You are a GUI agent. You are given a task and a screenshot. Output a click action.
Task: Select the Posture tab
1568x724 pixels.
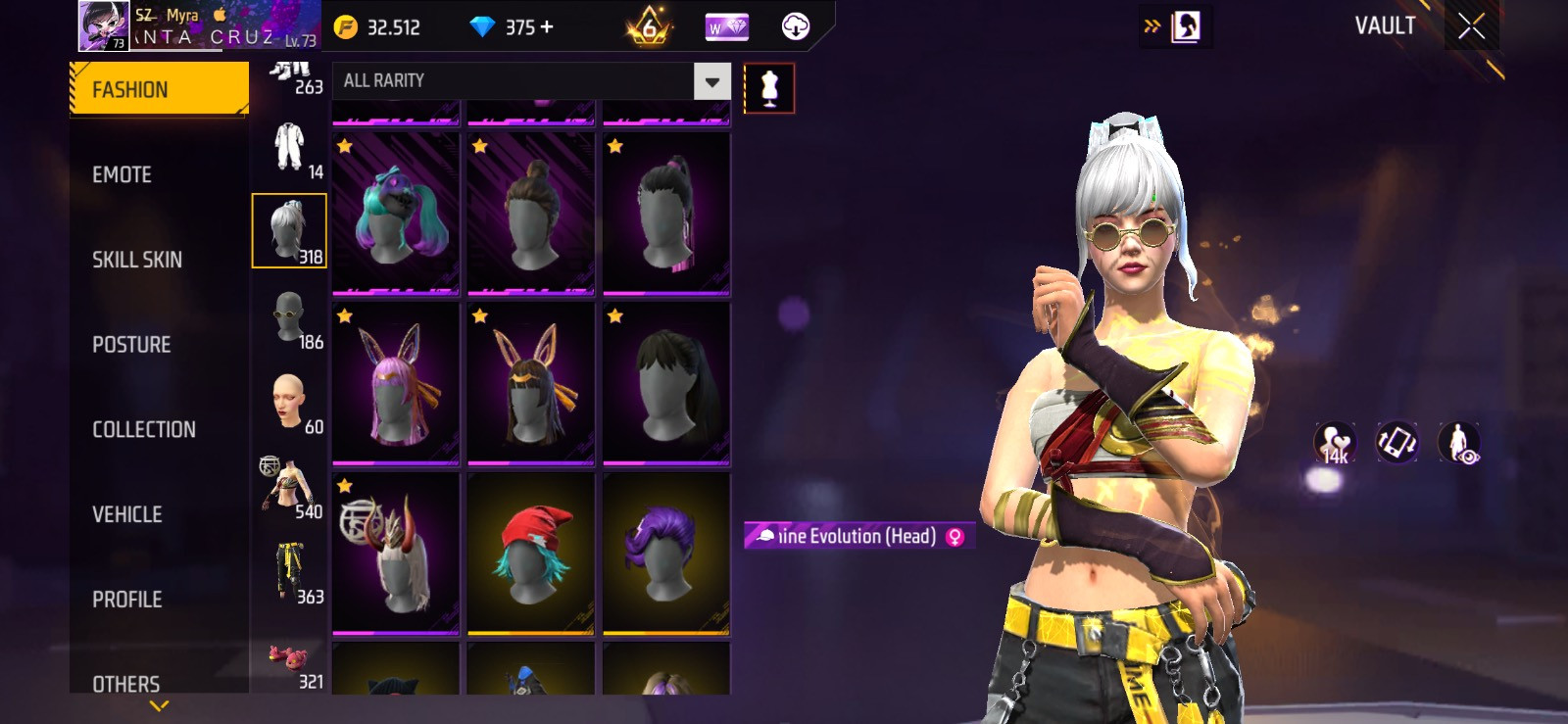[x=131, y=345]
